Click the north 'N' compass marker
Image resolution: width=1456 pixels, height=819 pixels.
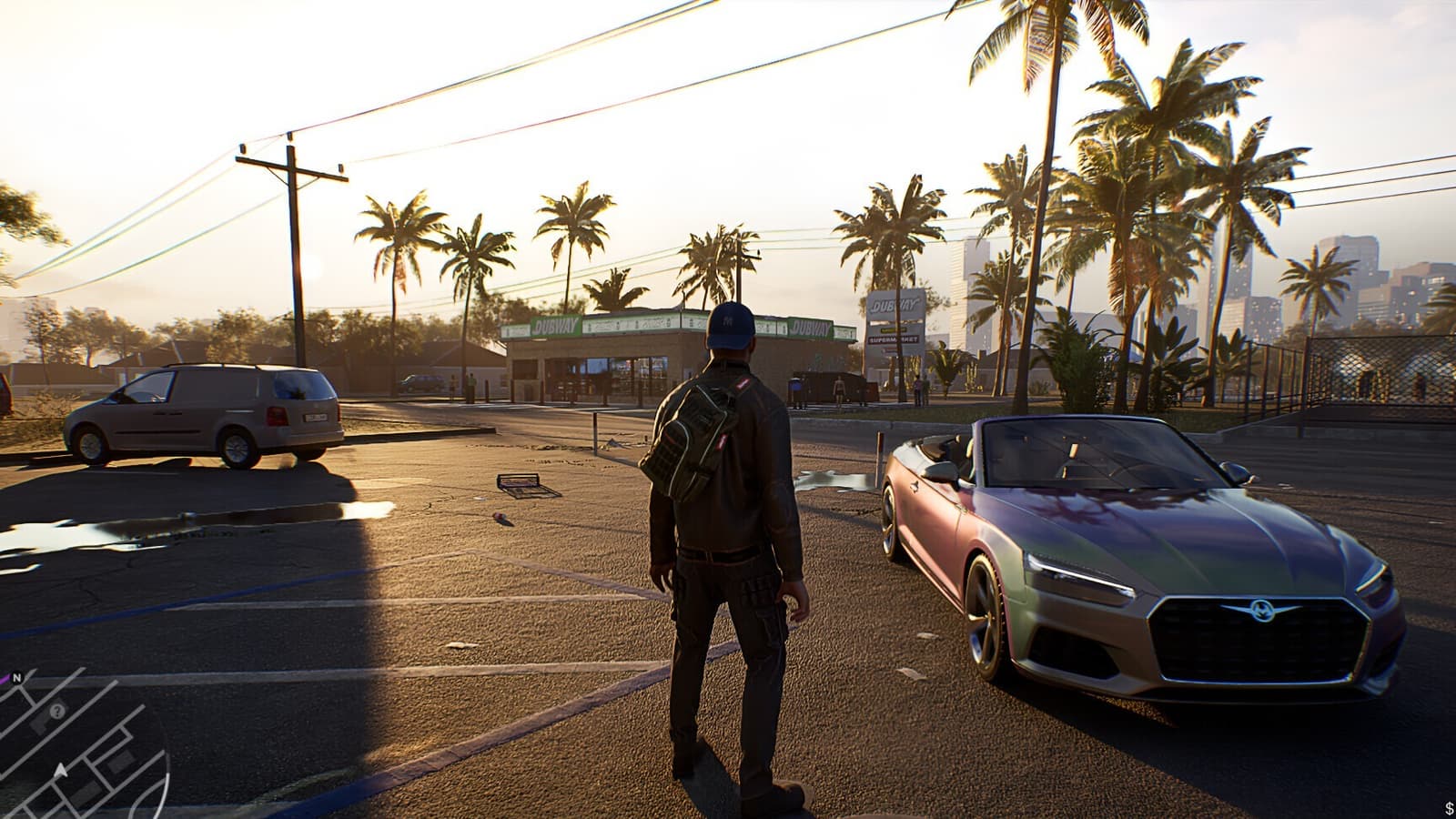point(17,677)
